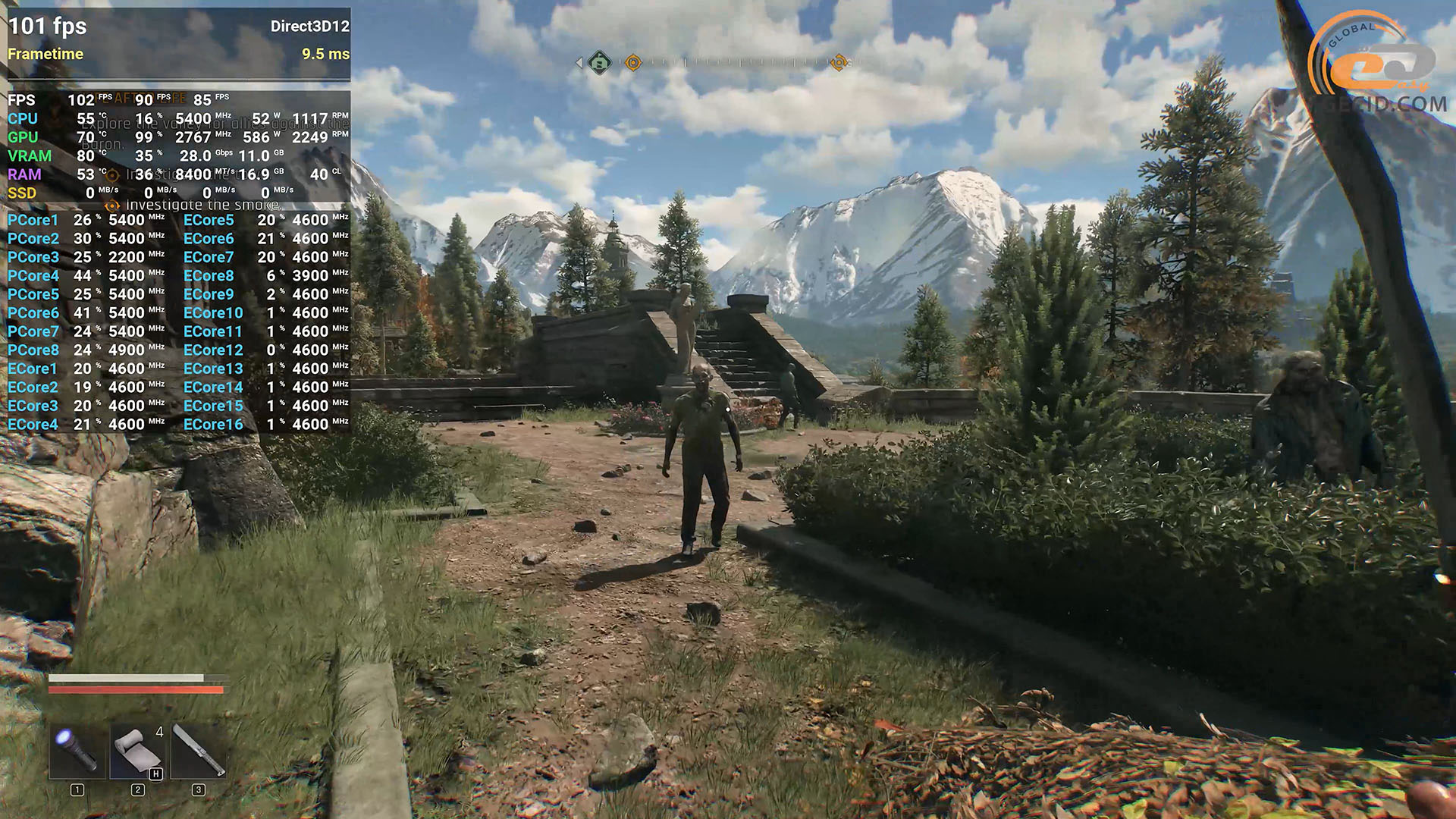The height and width of the screenshot is (819, 1456).
Task: Select the UV flashlight hotbar slot
Action: click(77, 751)
